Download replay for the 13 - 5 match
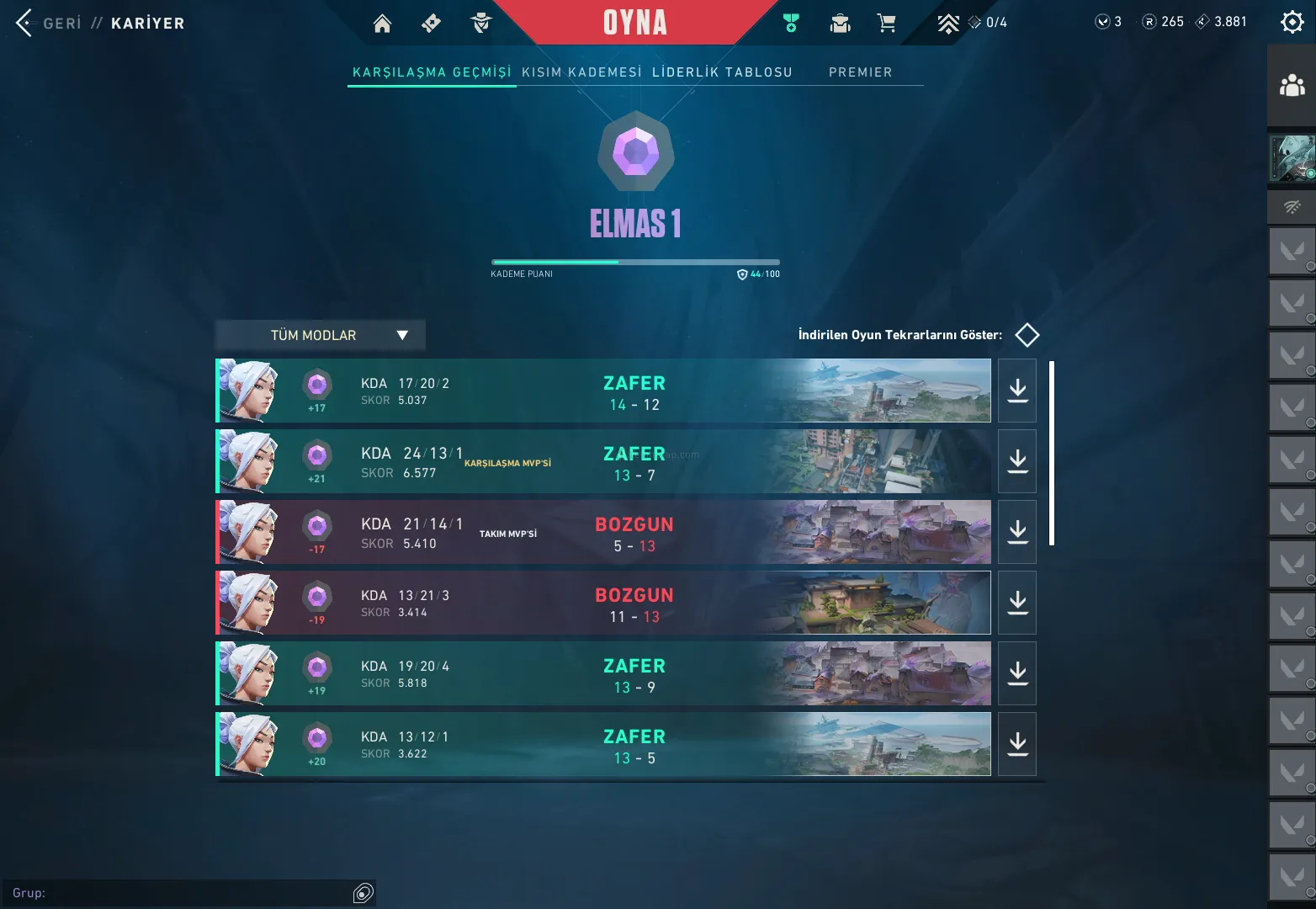 tap(1017, 744)
